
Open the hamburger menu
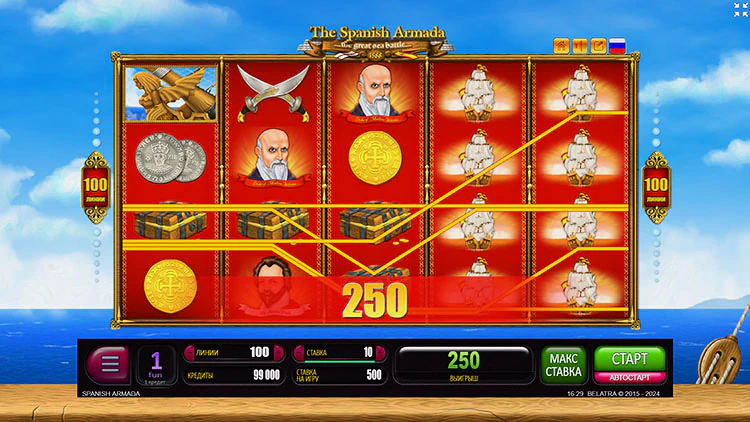[x=110, y=364]
